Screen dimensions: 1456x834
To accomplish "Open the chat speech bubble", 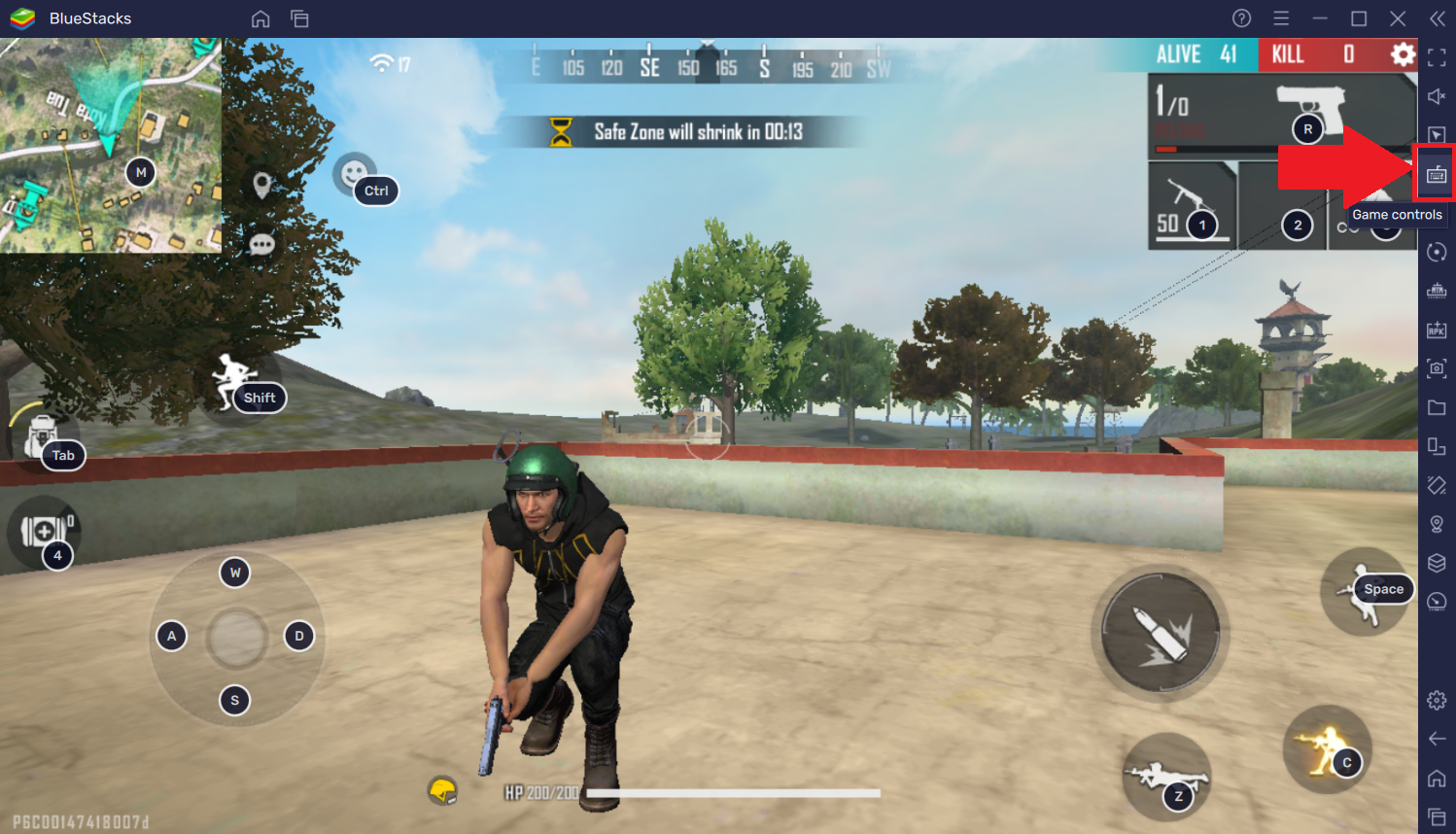I will coord(261,244).
